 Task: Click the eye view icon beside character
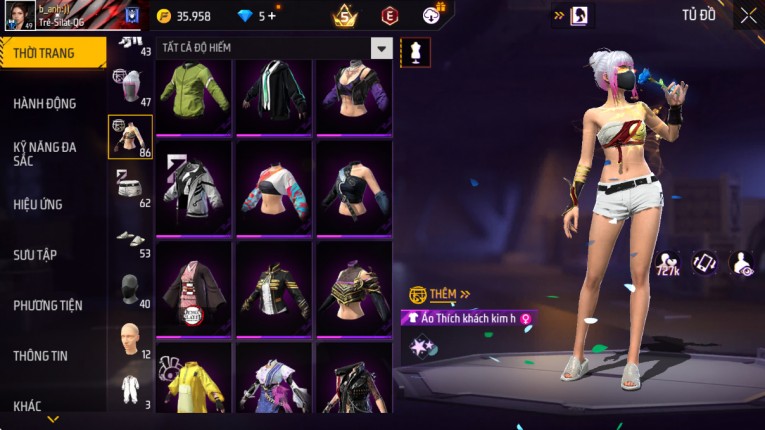coord(743,262)
